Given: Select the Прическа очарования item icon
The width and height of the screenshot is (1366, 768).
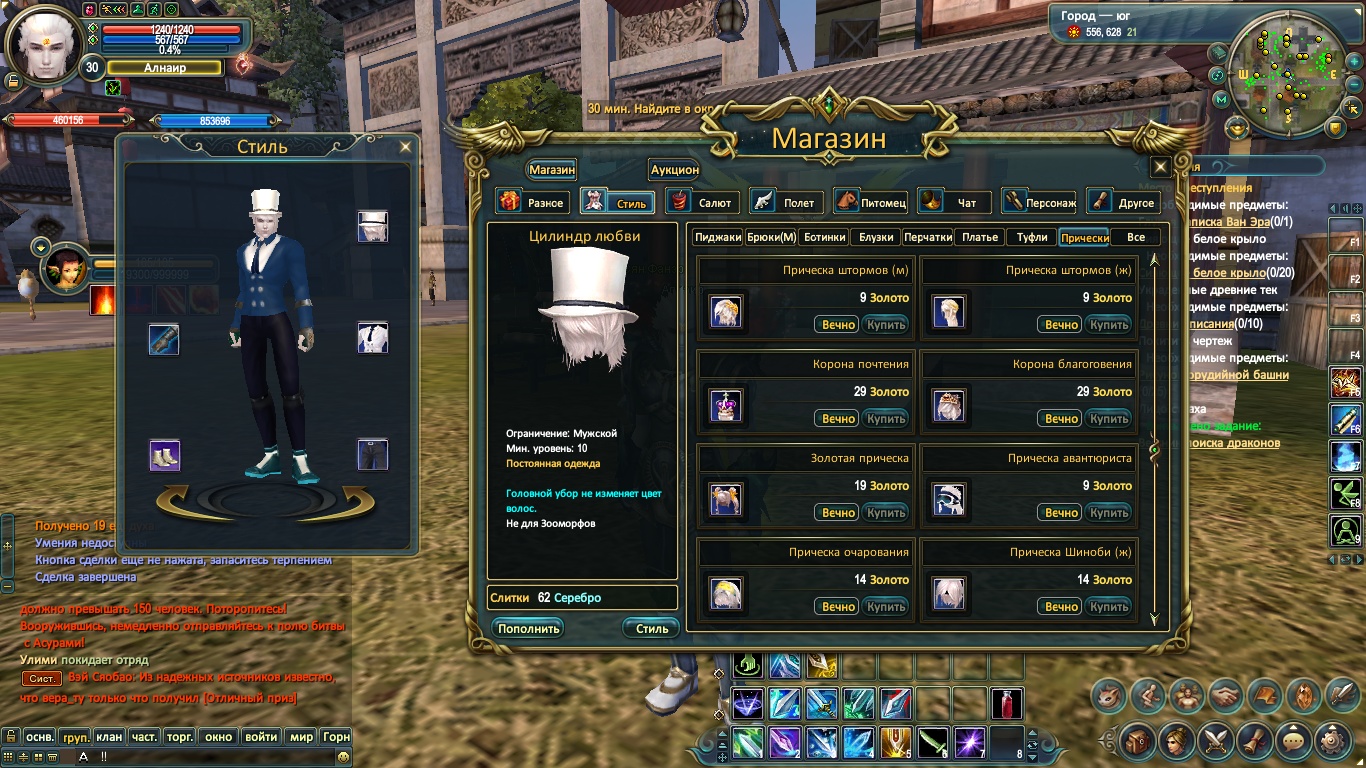Looking at the screenshot, I should tap(724, 594).
